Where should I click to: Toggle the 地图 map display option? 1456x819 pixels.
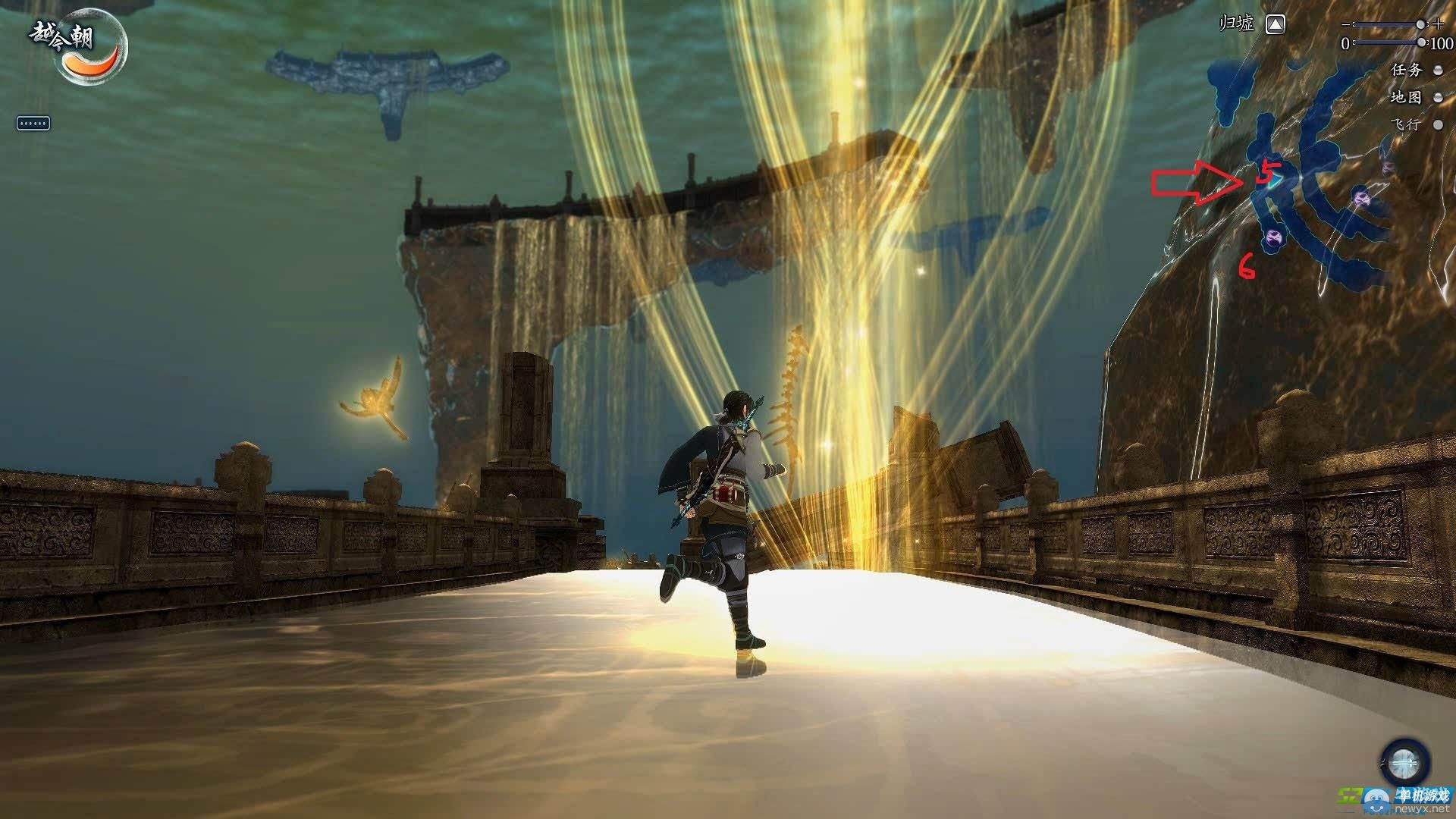coord(1438,98)
